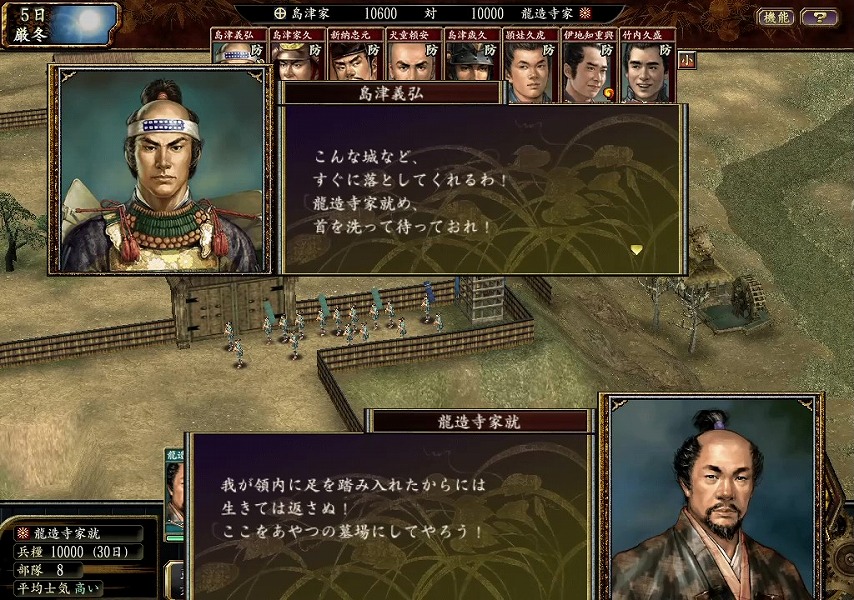Viewport: 854px width, 600px height.
Task: Select the partially hidden 龍造寺 unit card
Action: (x=174, y=490)
